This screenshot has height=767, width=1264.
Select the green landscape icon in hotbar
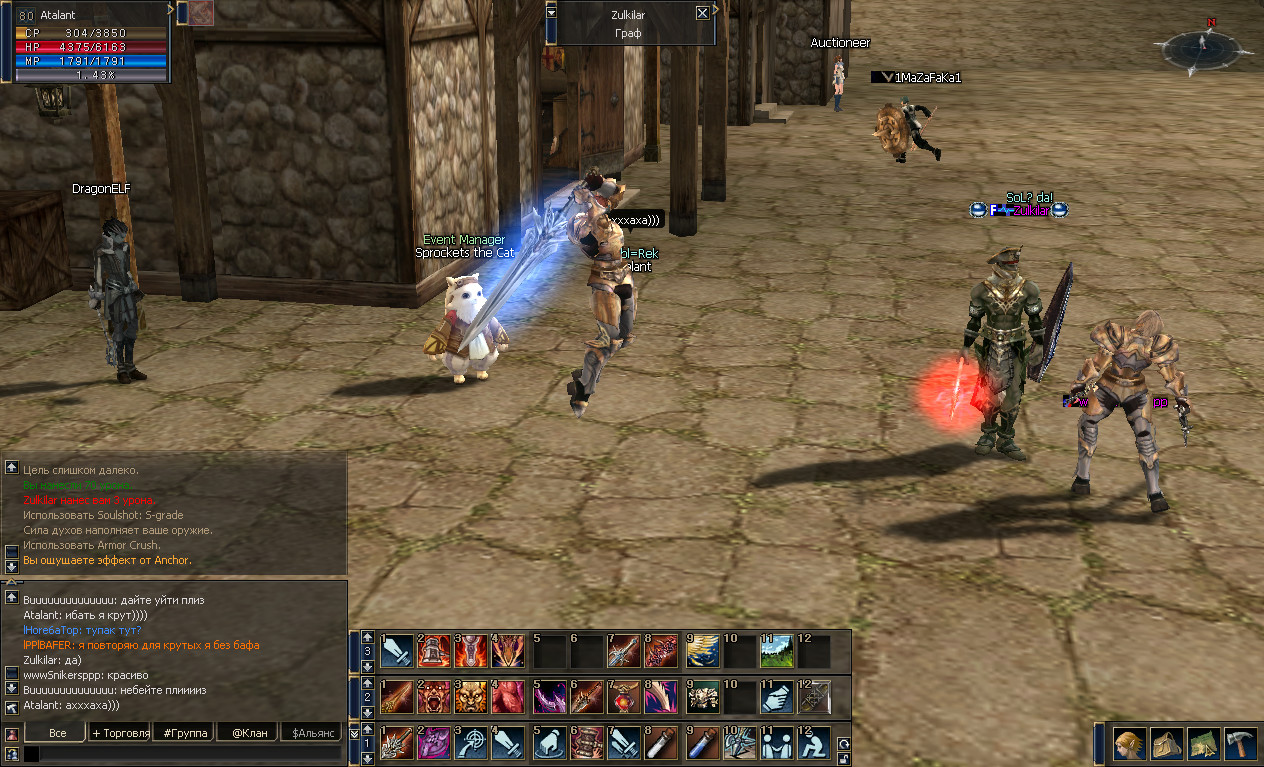pos(777,652)
